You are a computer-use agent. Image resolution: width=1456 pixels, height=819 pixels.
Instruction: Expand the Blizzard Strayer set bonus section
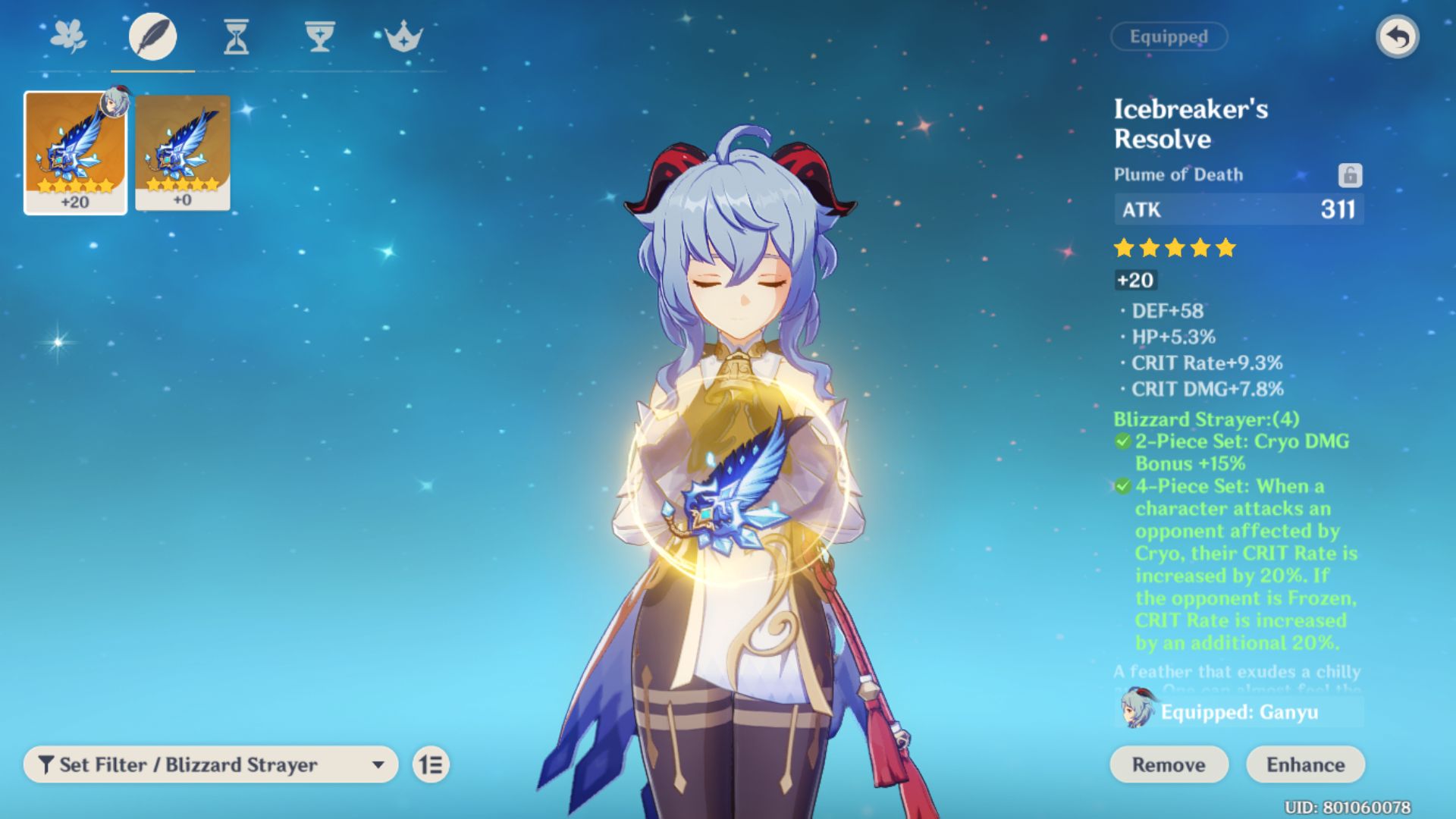[1206, 418]
